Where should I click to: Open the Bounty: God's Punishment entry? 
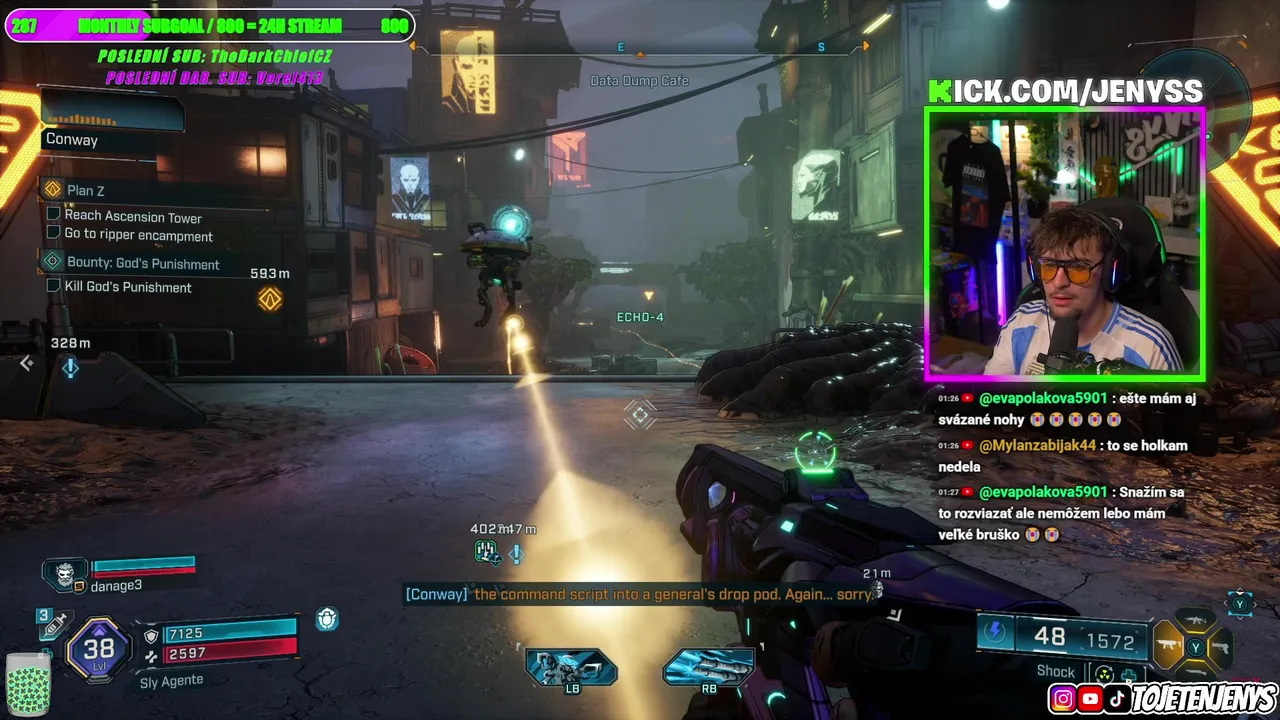[x=142, y=263]
